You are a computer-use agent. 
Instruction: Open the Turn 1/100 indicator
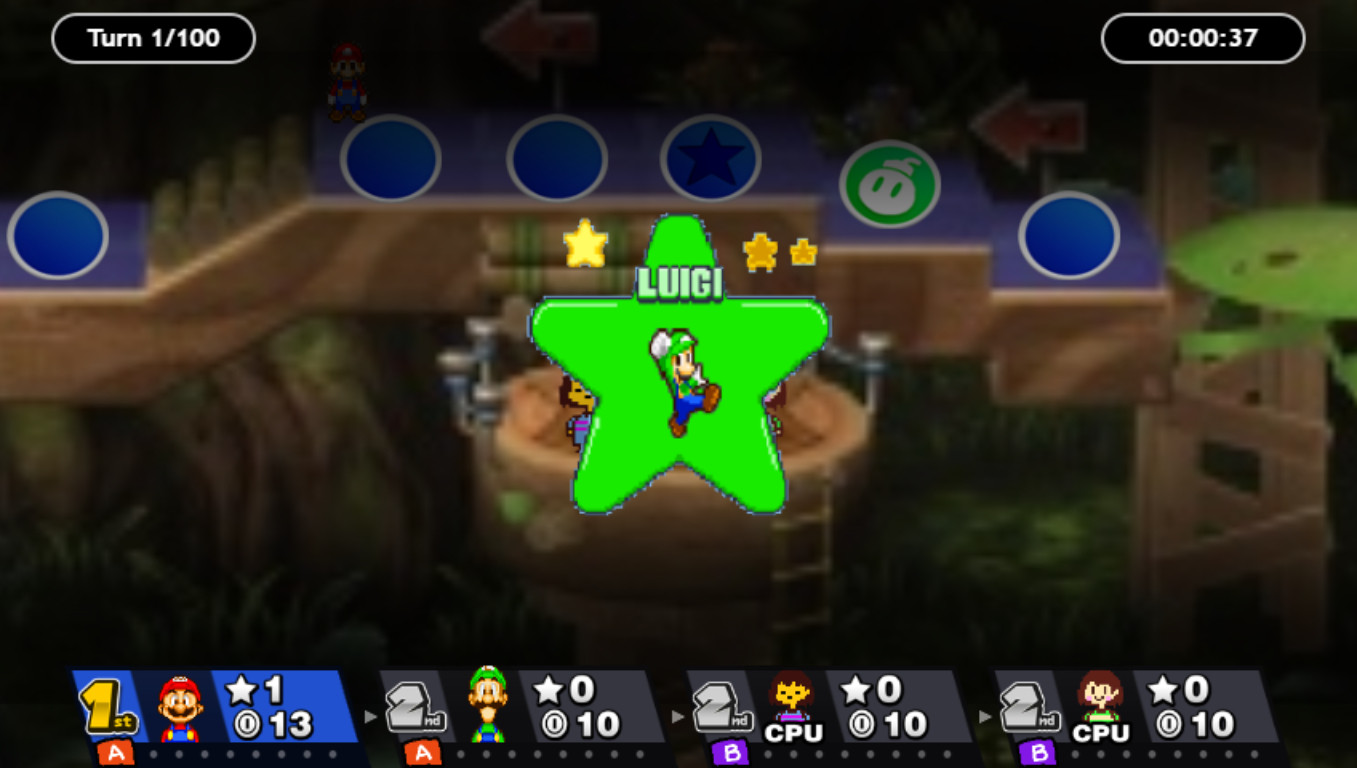click(x=152, y=38)
